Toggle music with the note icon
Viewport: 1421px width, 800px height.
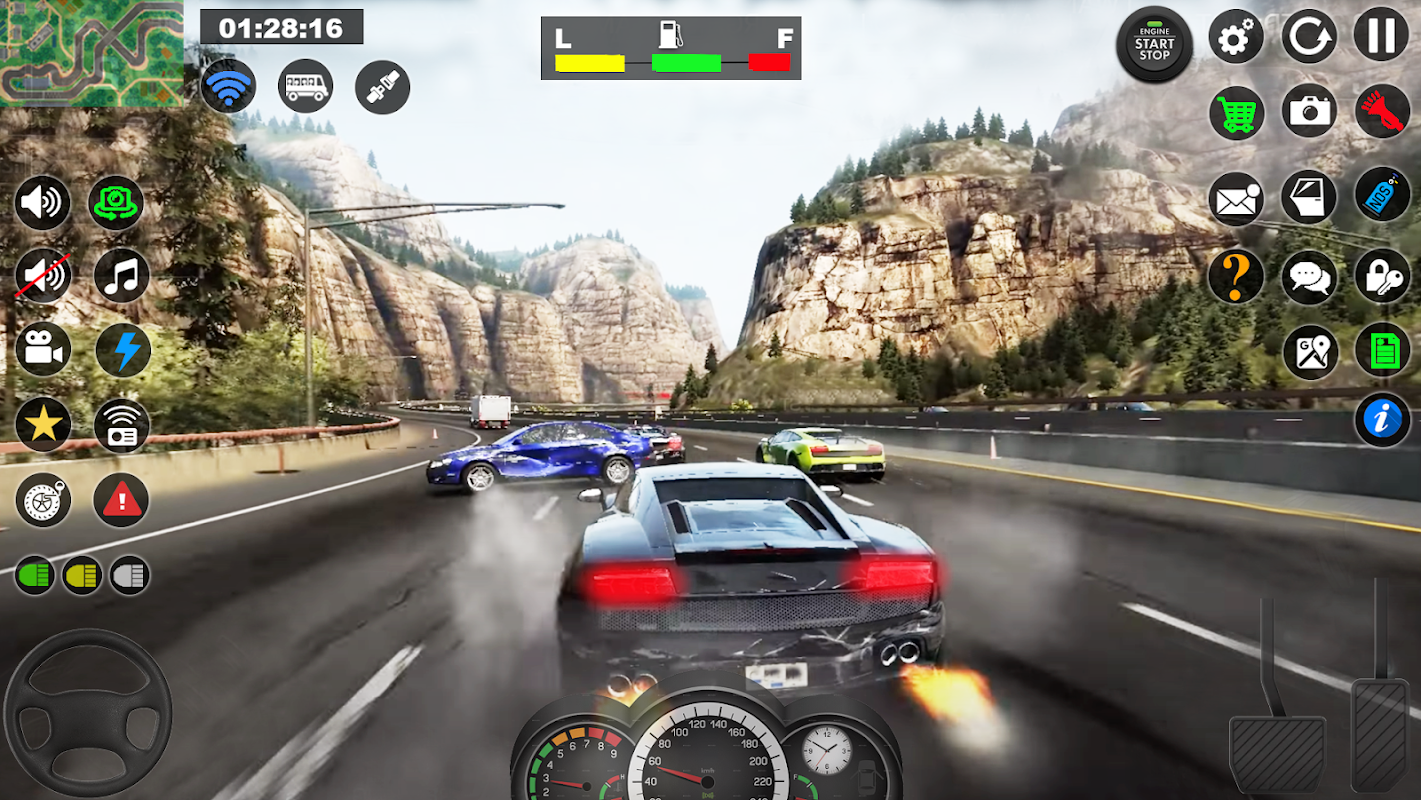coord(122,275)
